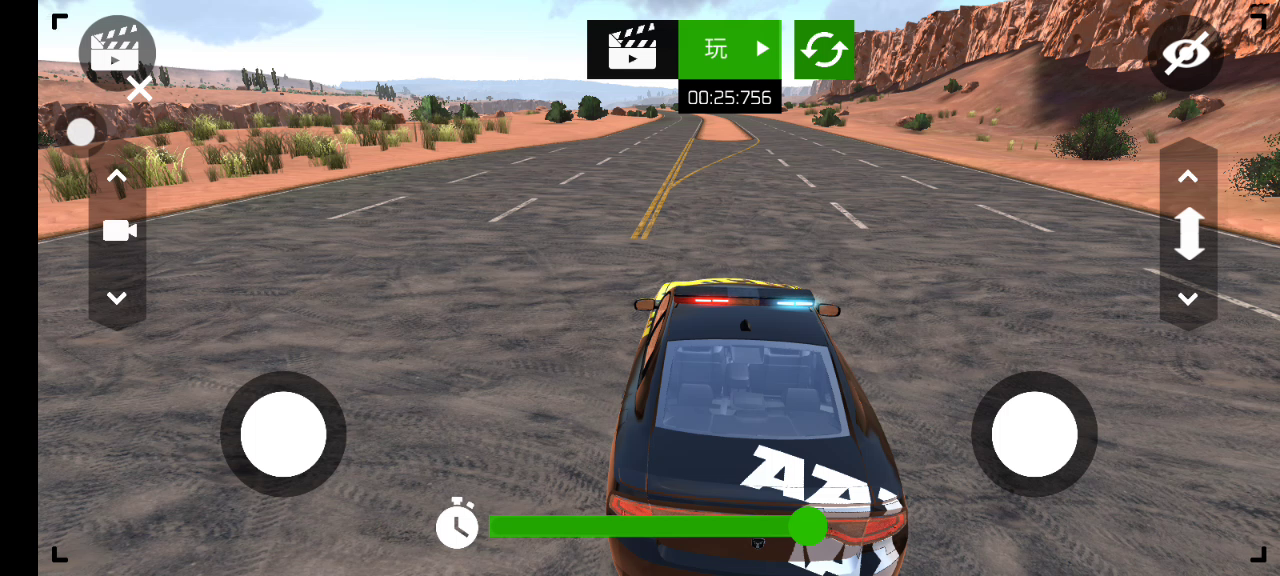Hit the green 玩 play button
This screenshot has width=1280, height=576.
(x=730, y=49)
